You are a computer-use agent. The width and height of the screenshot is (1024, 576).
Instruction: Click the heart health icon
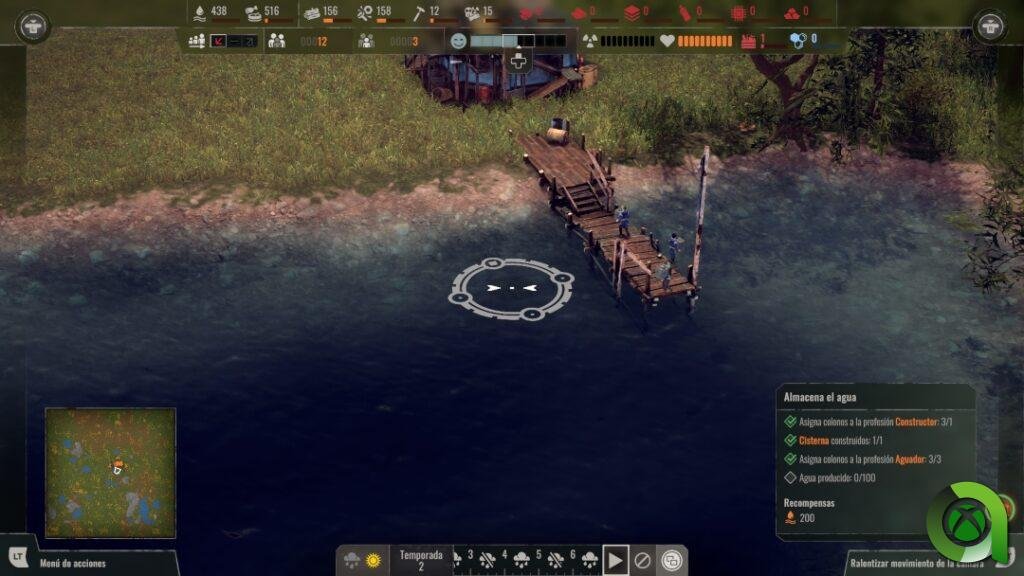point(667,41)
